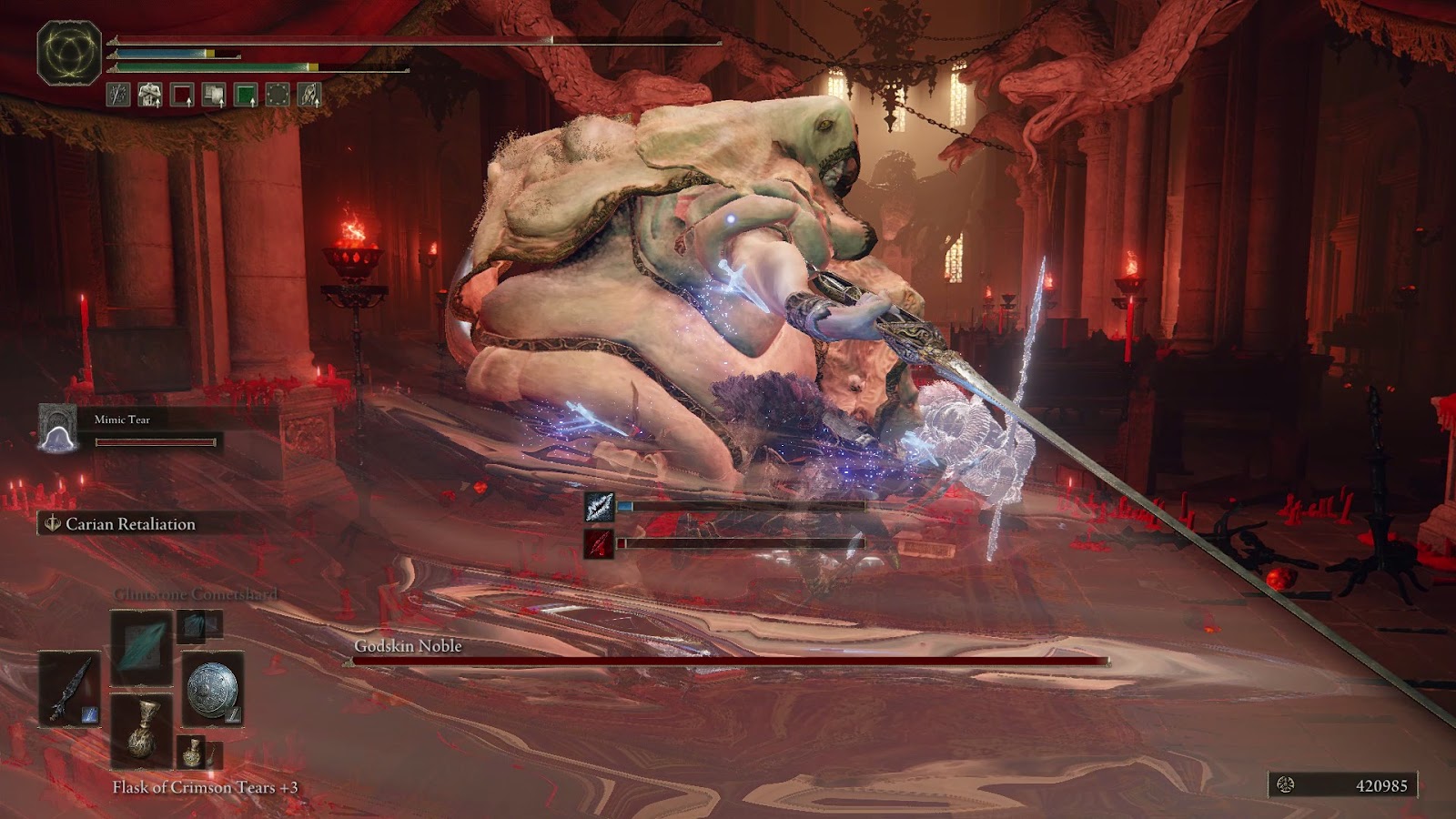
Task: Select the round shield equipment slot
Action: (x=212, y=689)
